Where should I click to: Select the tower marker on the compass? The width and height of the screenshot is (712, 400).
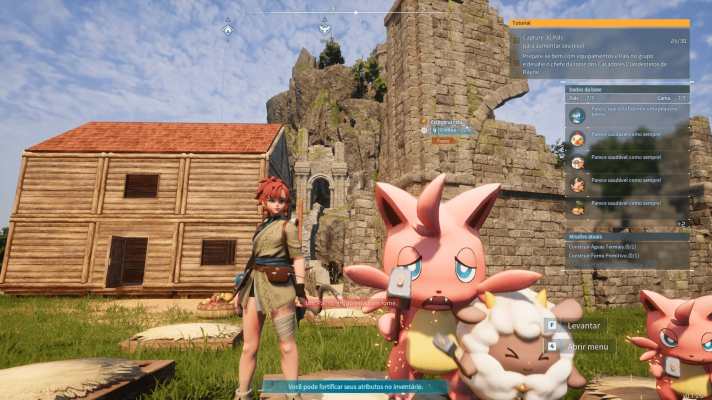click(324, 28)
